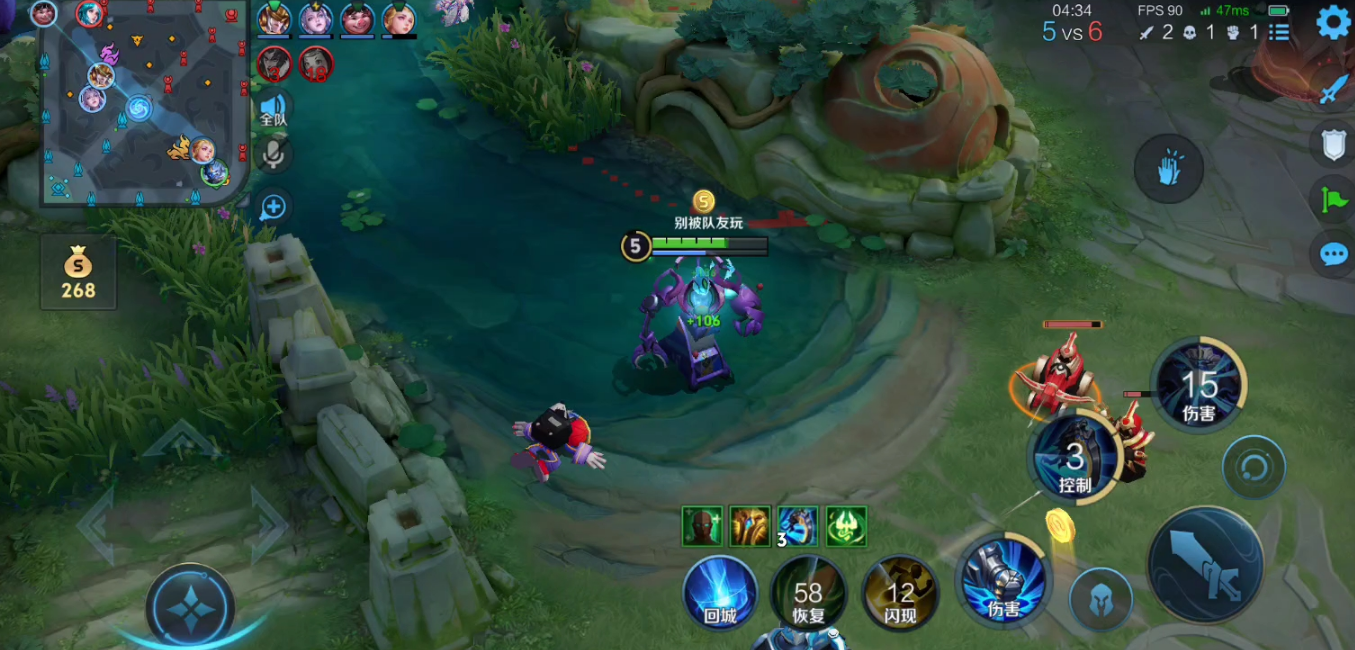Activate the 回城 recall button
Viewport: 1355px width, 650px height.
720,592
